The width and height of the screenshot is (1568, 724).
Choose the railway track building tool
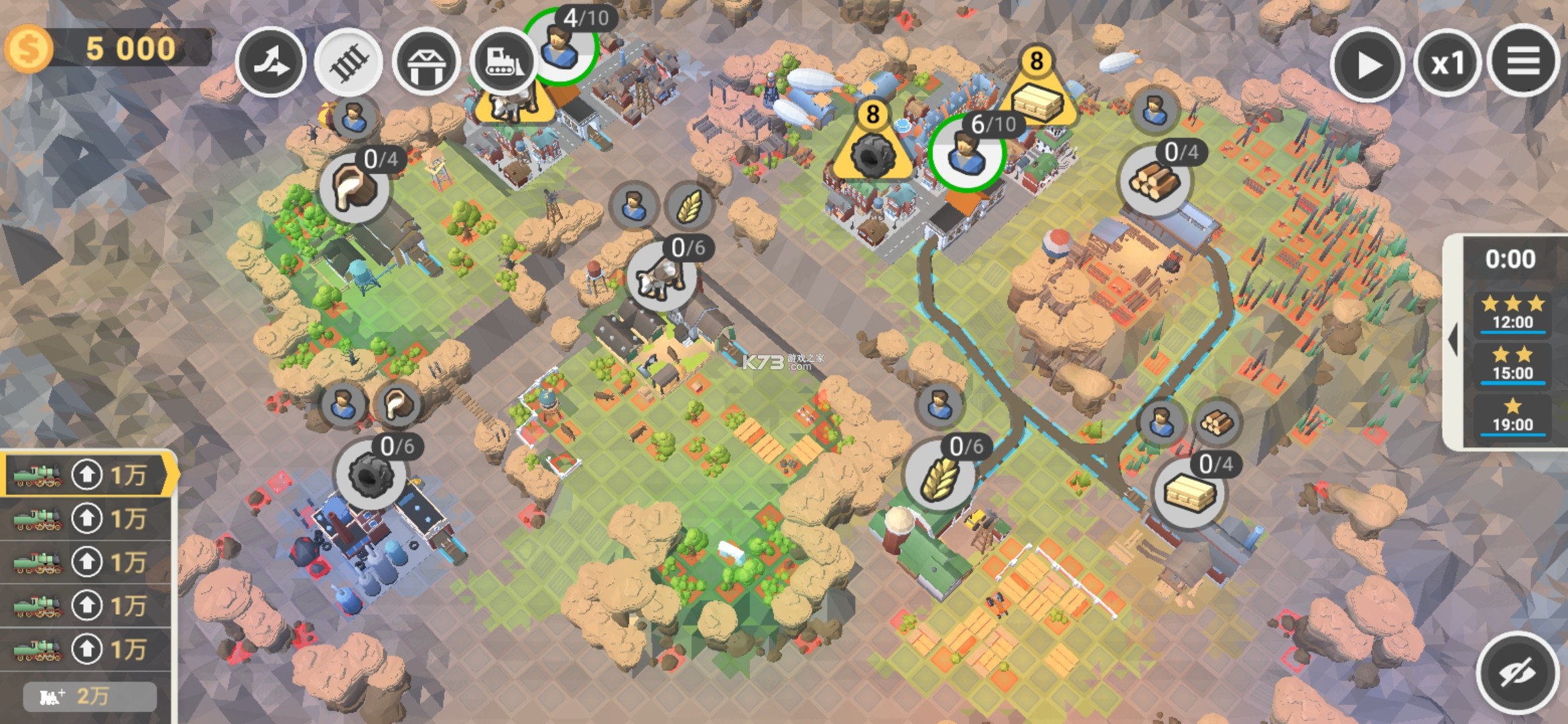click(x=348, y=63)
